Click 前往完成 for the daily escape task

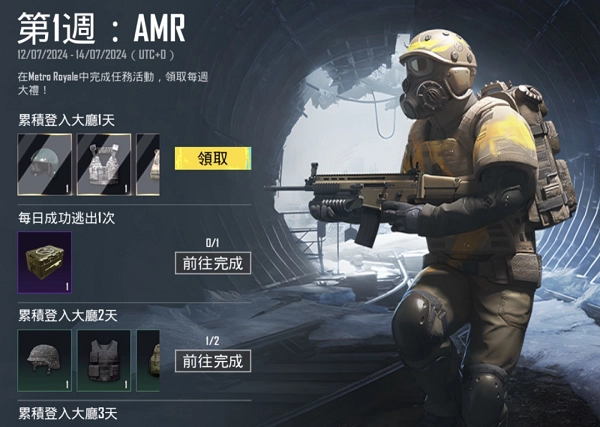tap(212, 263)
